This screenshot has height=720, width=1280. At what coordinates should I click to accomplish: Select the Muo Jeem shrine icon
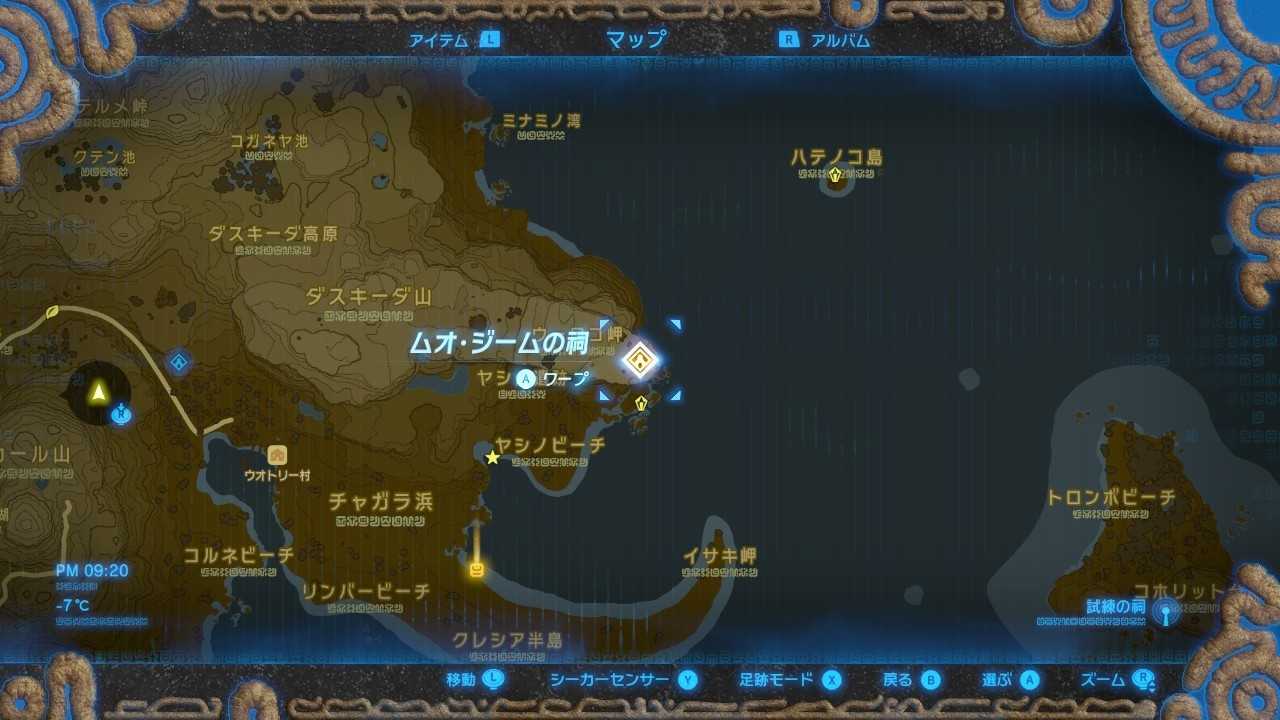pos(639,359)
